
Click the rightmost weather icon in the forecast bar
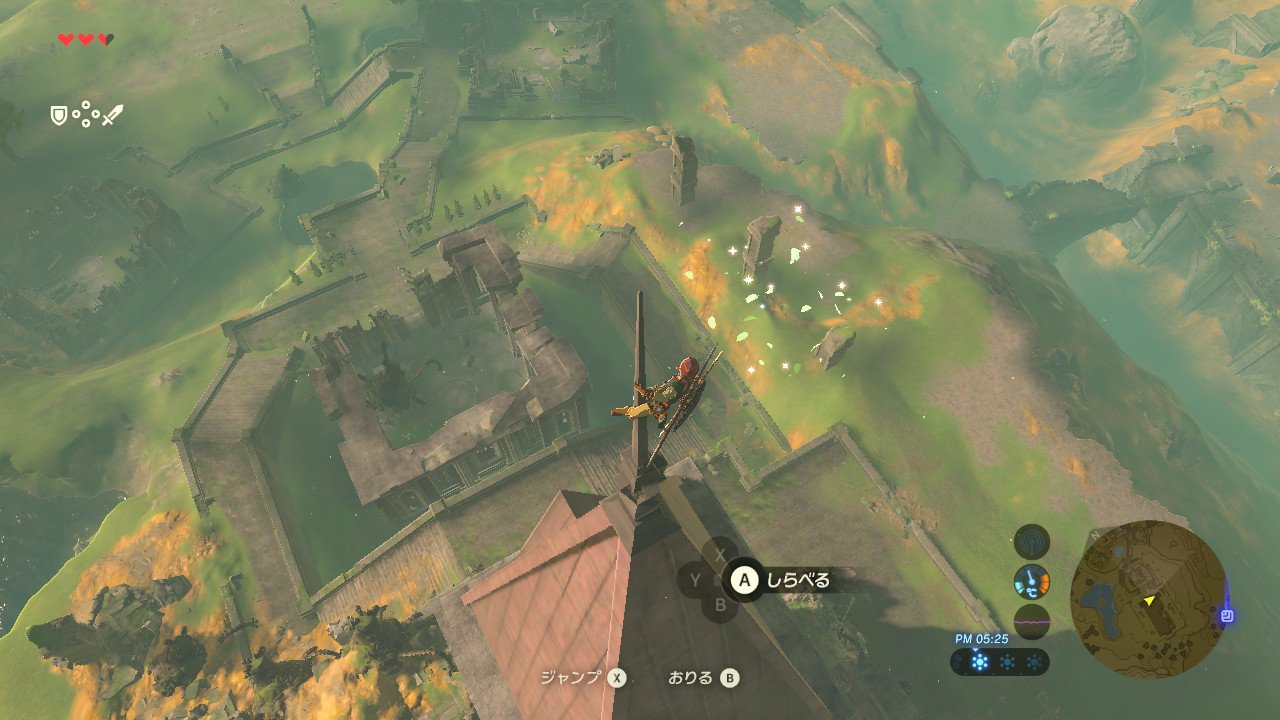1036,661
